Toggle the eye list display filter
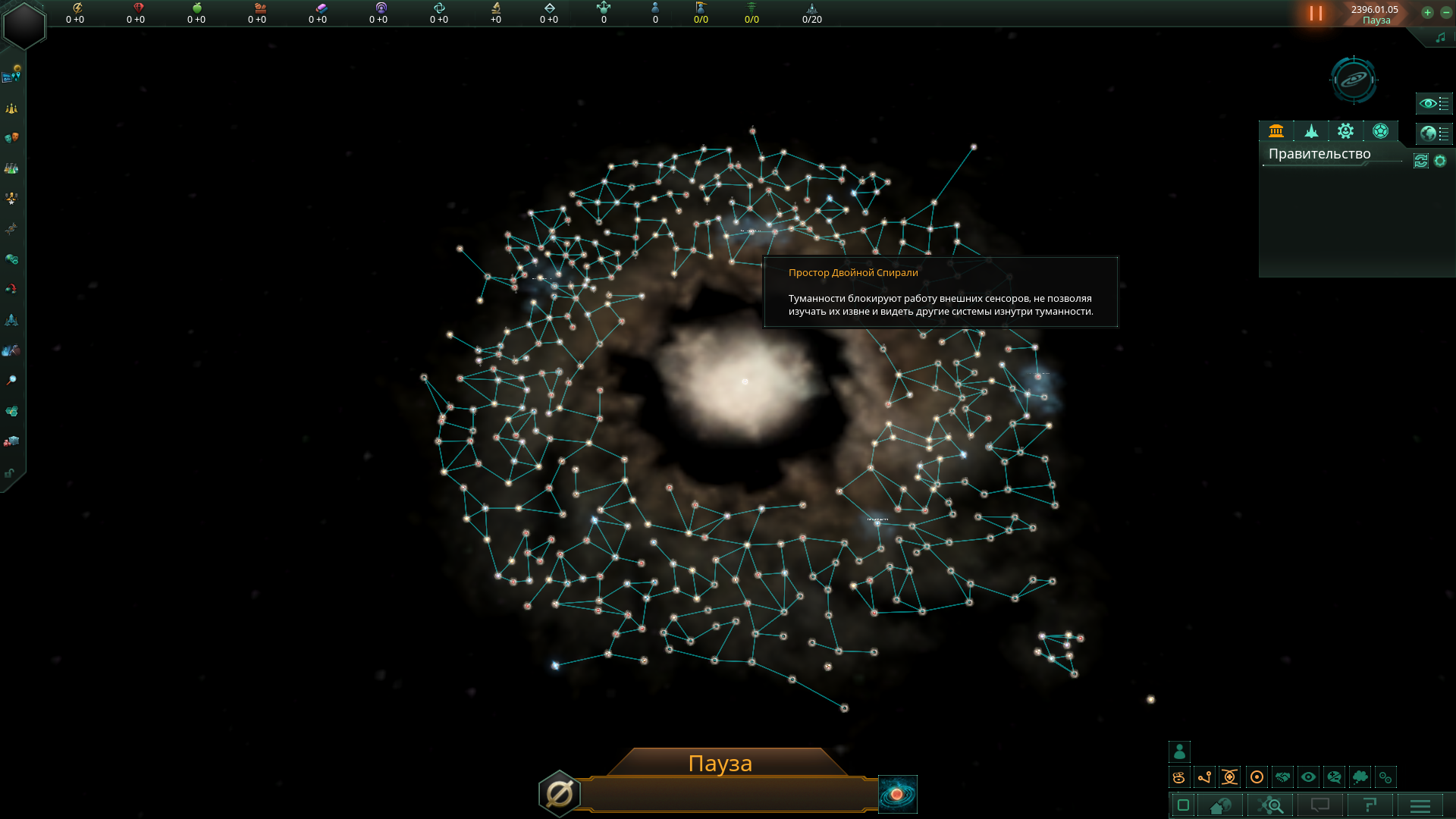 (x=1433, y=103)
